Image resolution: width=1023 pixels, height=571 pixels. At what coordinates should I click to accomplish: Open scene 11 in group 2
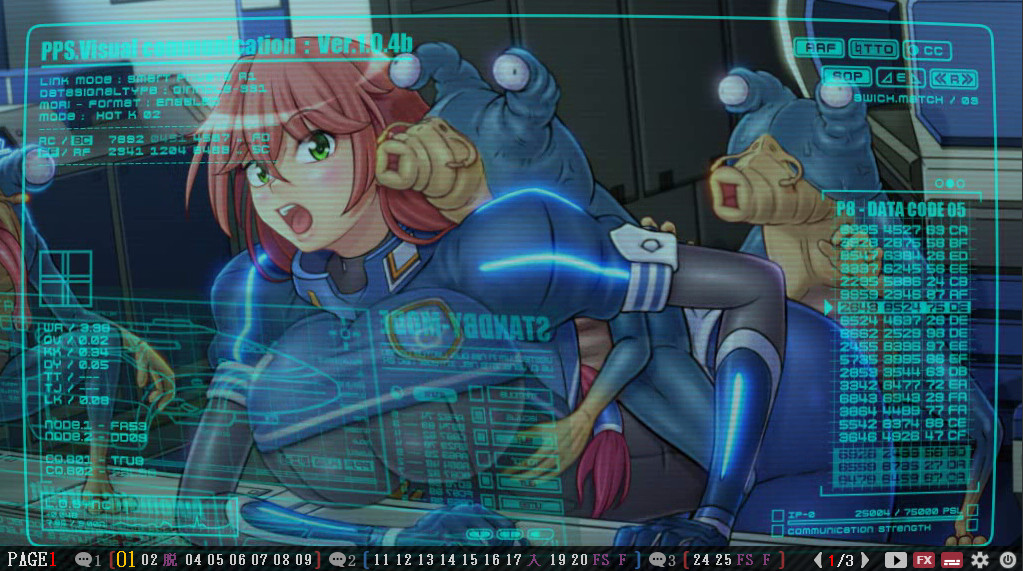pos(381,560)
